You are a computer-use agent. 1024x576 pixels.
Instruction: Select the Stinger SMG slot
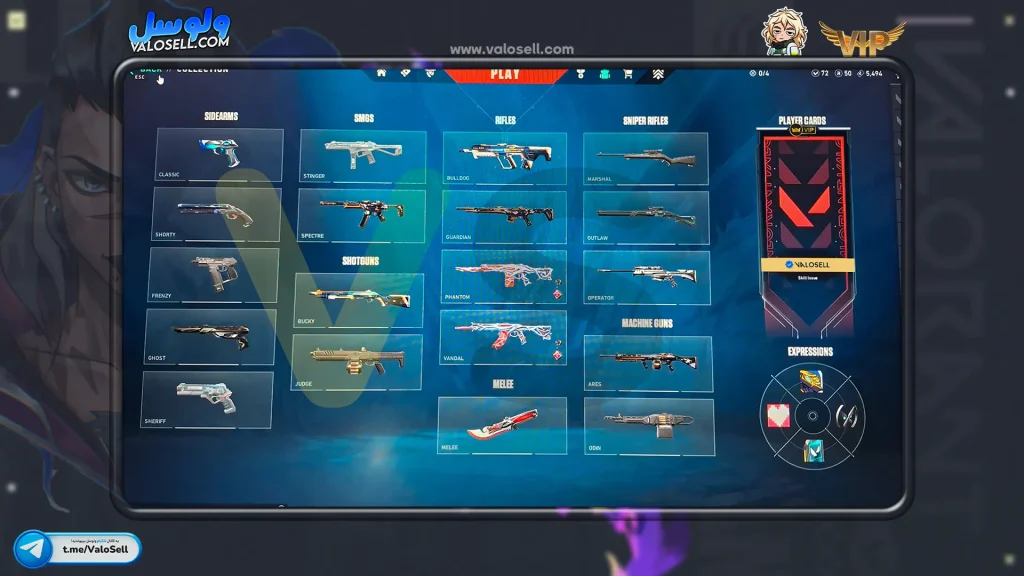point(362,156)
